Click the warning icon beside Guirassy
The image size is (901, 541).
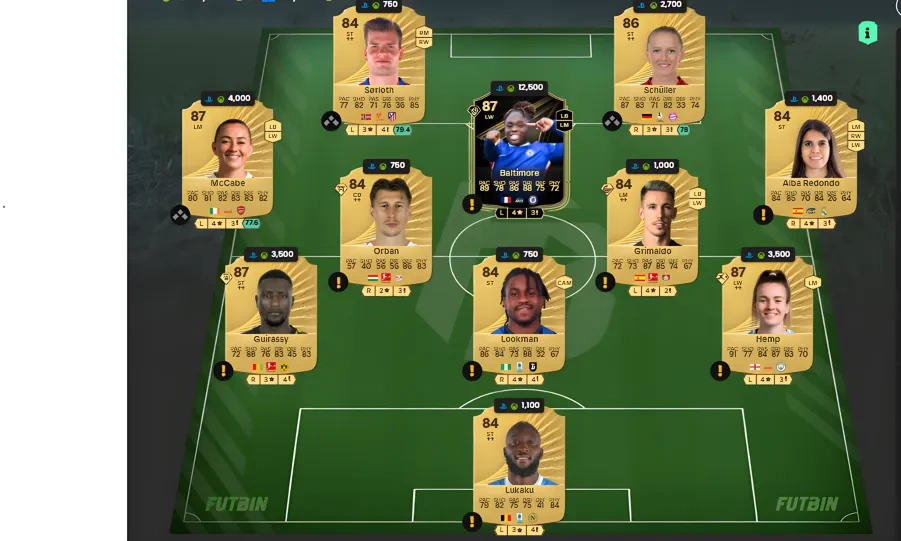click(223, 371)
